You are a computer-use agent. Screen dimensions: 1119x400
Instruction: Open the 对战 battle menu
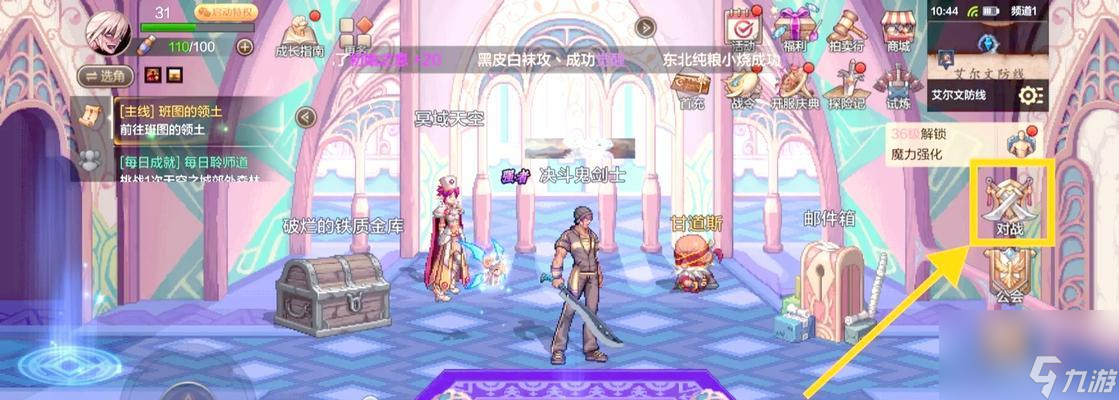[x=1008, y=204]
